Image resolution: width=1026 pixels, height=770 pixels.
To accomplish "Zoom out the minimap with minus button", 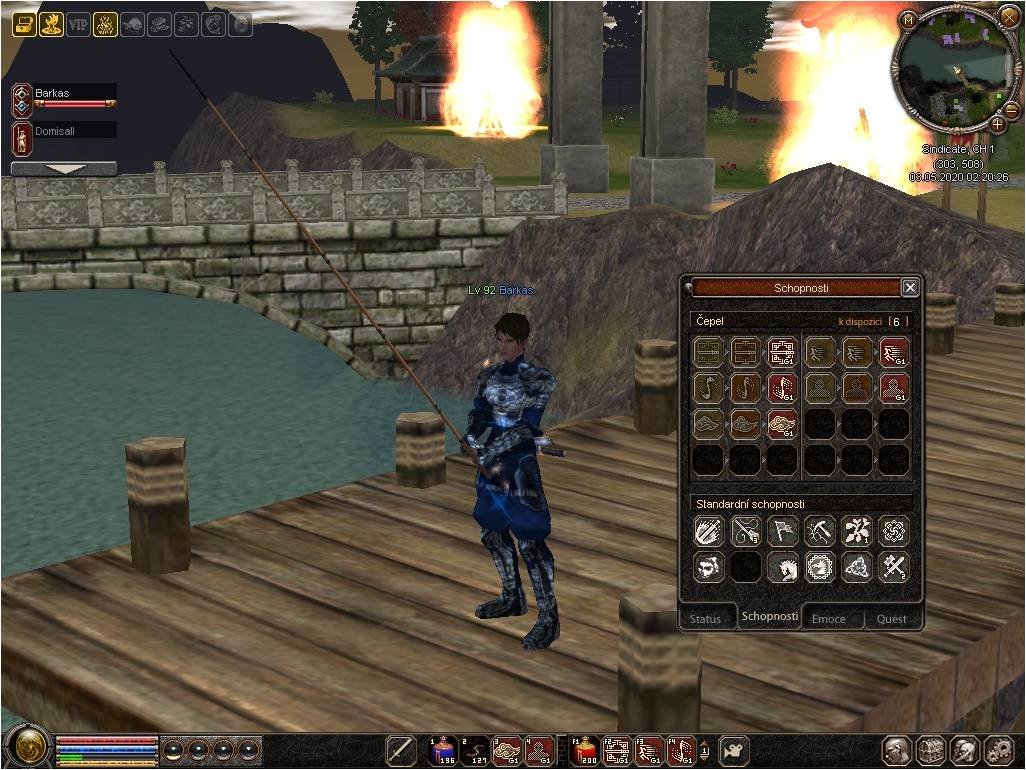I will [x=1011, y=108].
